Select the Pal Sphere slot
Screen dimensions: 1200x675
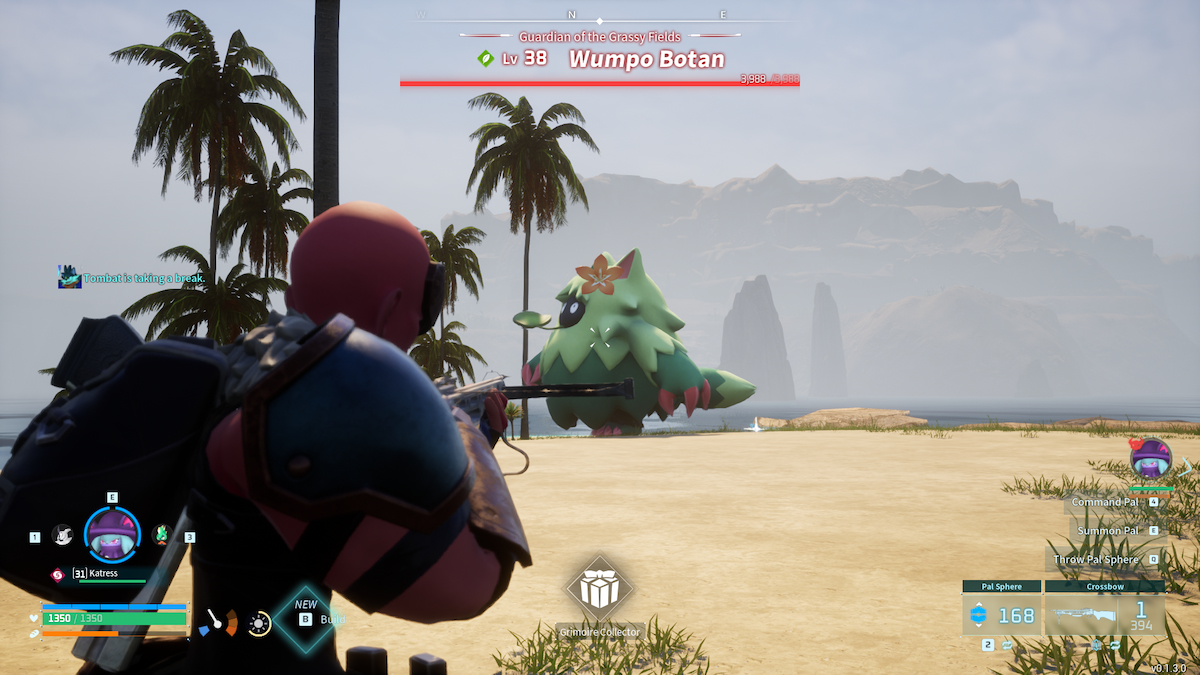coord(1001,615)
